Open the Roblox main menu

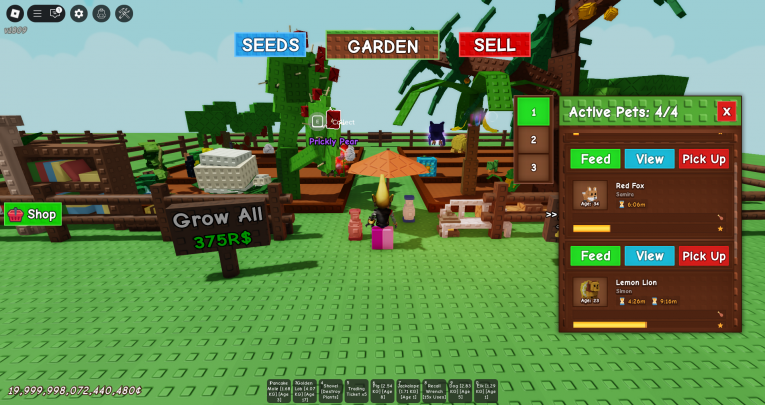(x=13, y=13)
